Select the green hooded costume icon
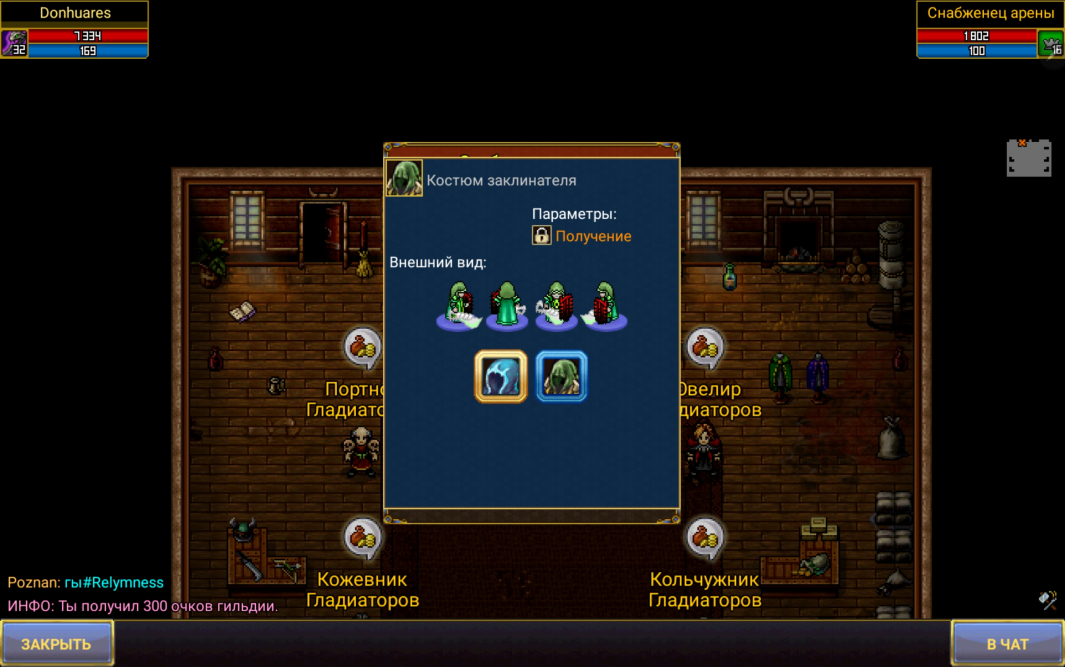The height and width of the screenshot is (667, 1065). 561,377
